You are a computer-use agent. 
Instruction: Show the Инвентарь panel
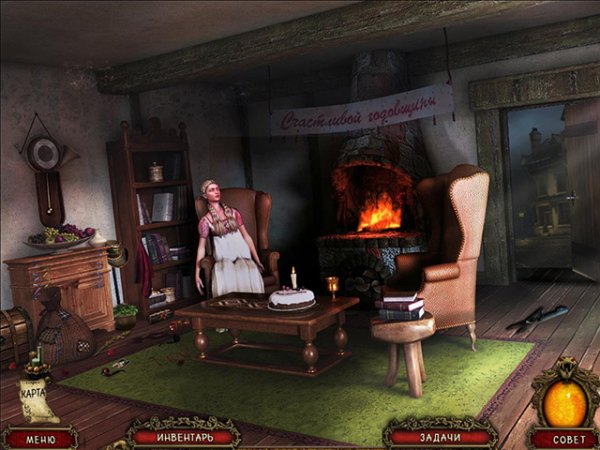pos(183,436)
